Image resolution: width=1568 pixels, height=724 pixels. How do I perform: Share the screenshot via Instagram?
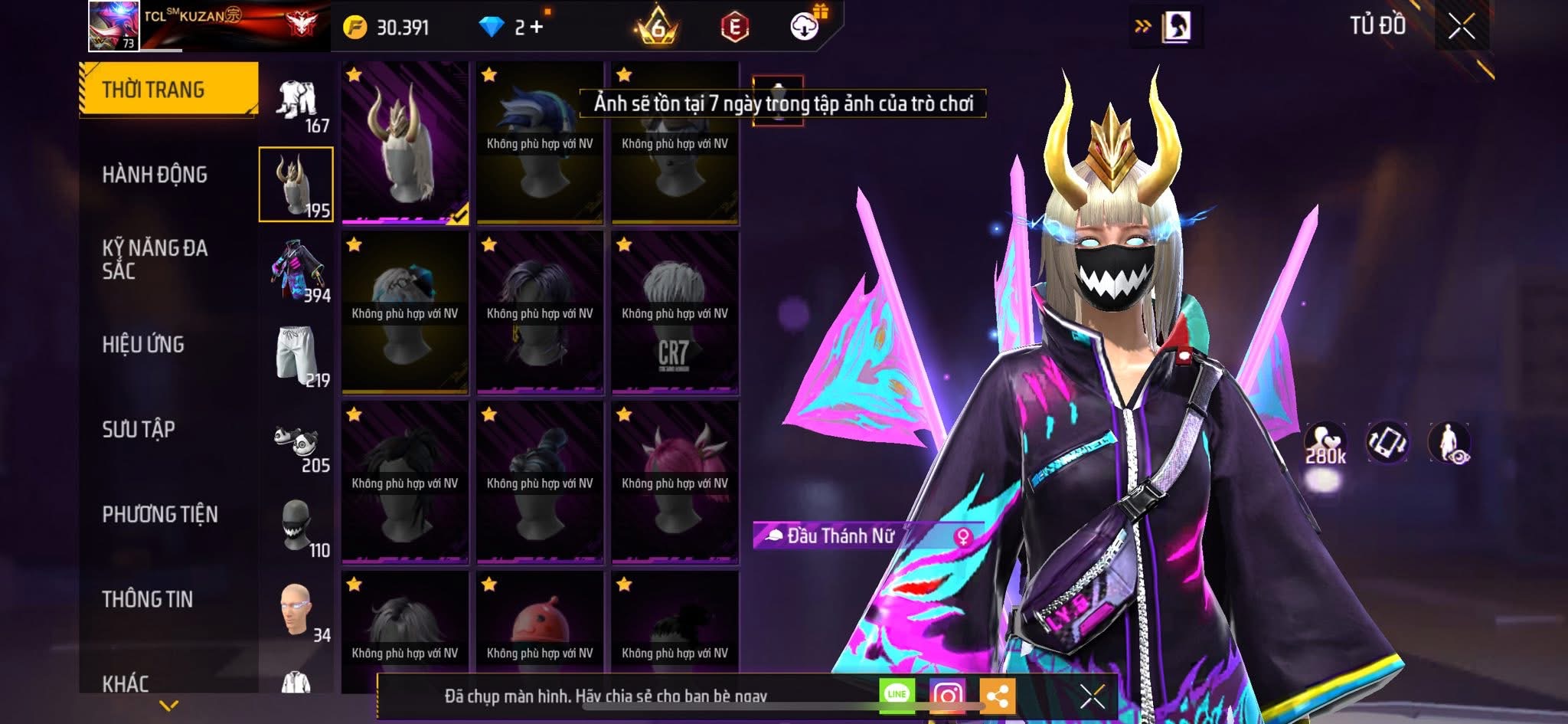click(947, 695)
